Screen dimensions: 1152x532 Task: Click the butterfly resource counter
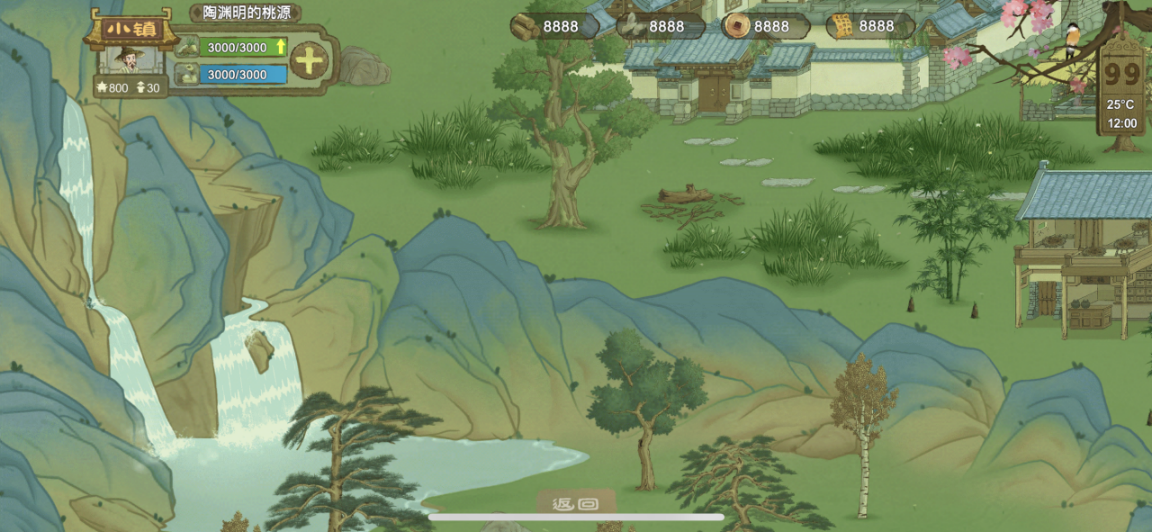(651, 26)
